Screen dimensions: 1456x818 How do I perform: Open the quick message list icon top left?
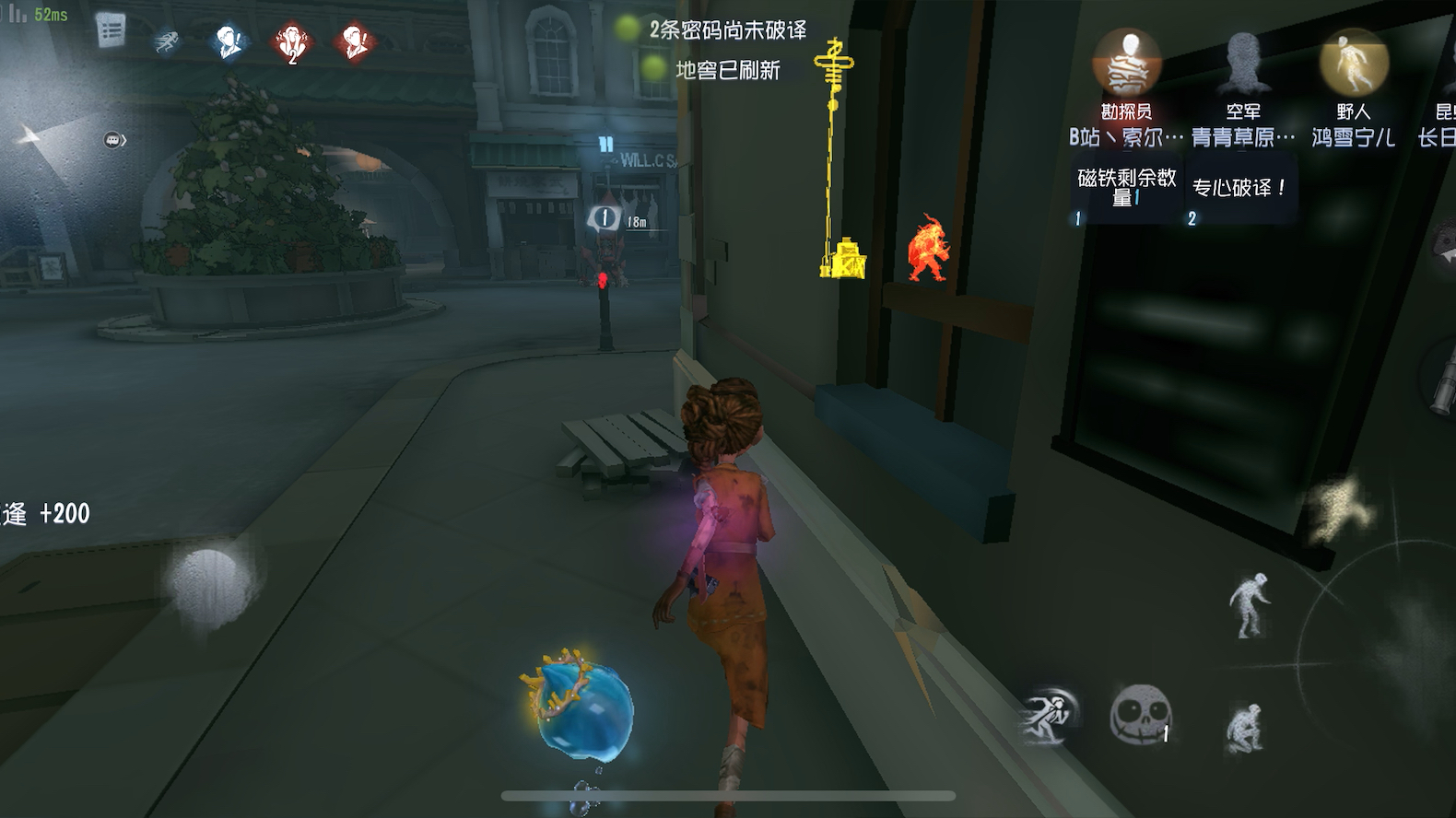pyautogui.click(x=111, y=32)
